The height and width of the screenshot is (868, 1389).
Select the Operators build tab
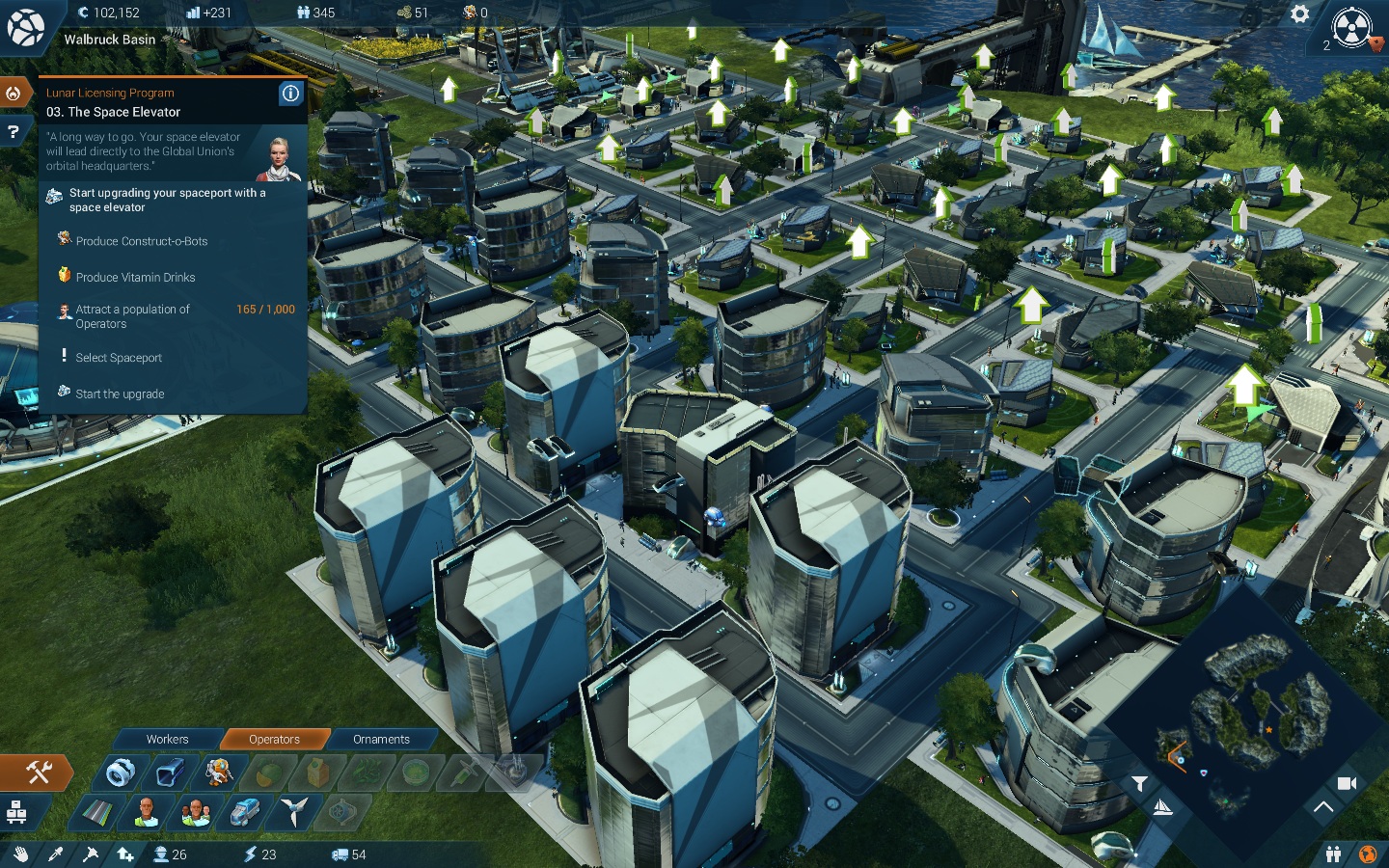(x=274, y=740)
